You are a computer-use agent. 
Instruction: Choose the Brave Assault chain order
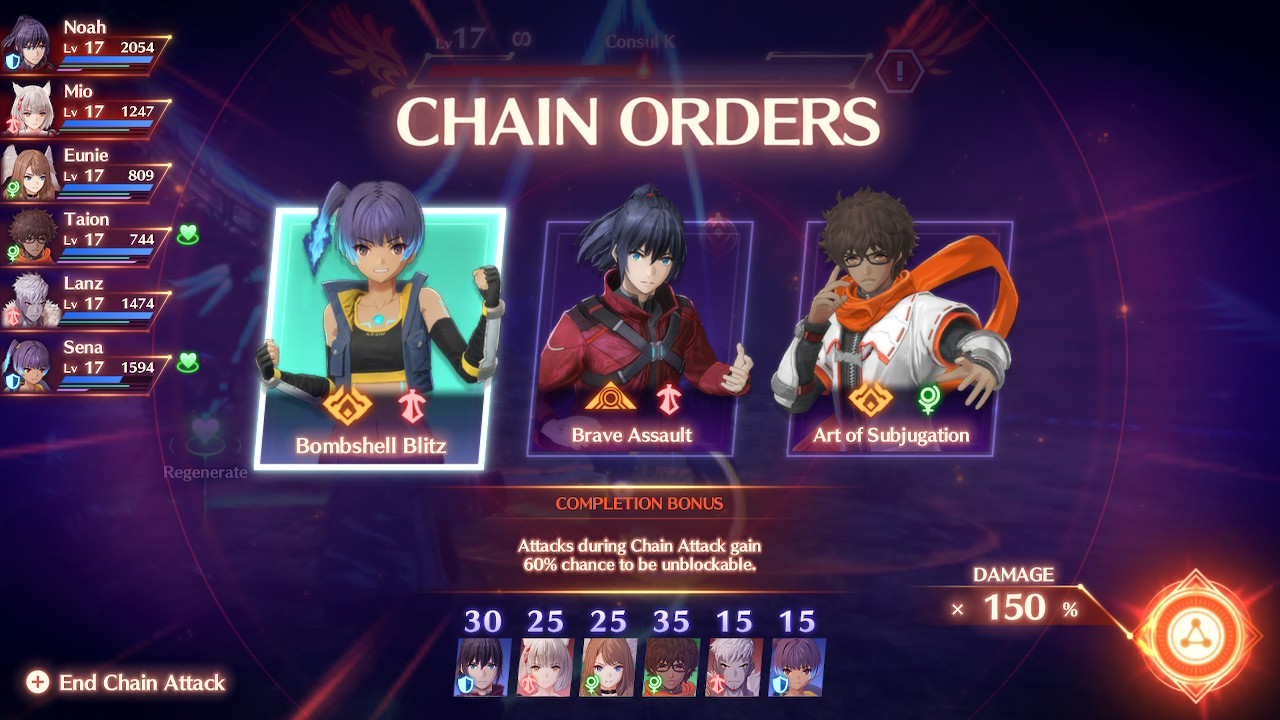click(640, 338)
